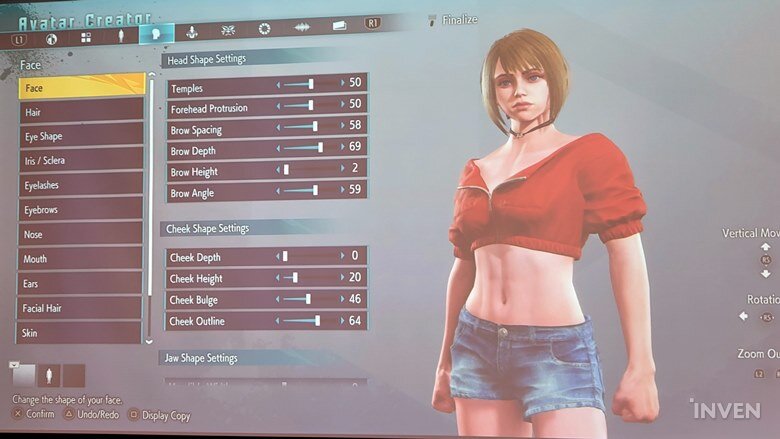Switch to the head icon tab
780x439 pixels.
coord(155,33)
